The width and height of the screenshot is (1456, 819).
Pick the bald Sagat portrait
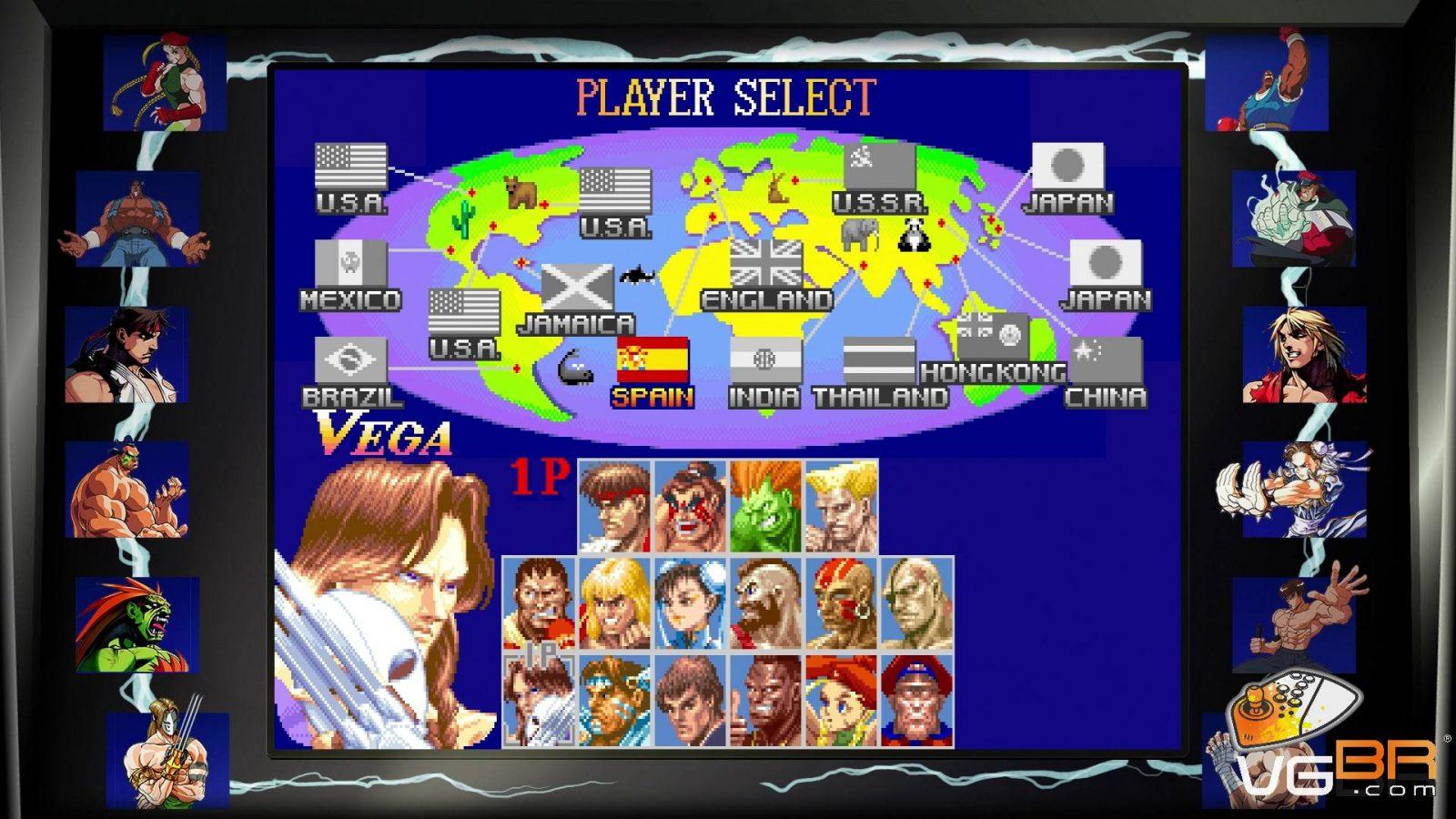[916, 603]
